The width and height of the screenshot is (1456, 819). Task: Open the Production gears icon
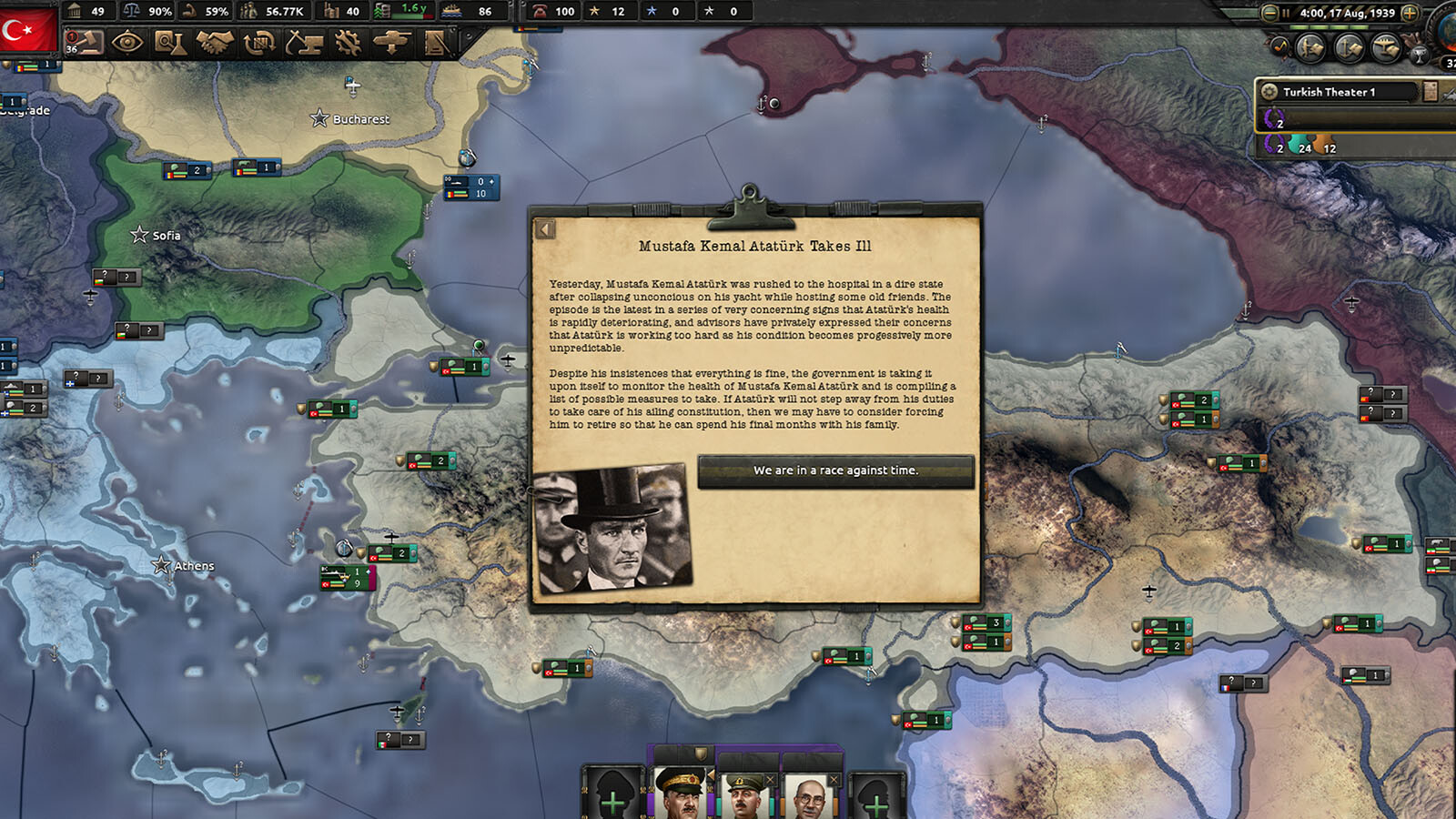[x=347, y=43]
